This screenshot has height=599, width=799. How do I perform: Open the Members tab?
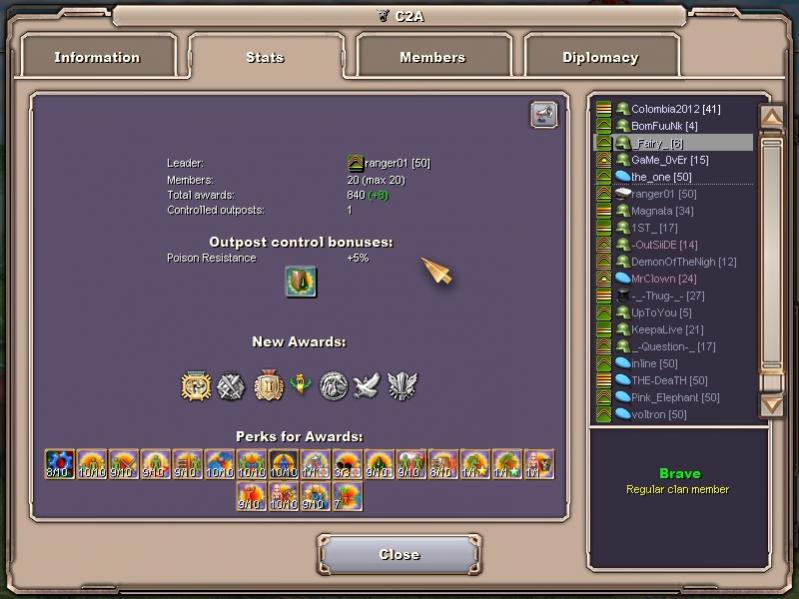click(432, 57)
